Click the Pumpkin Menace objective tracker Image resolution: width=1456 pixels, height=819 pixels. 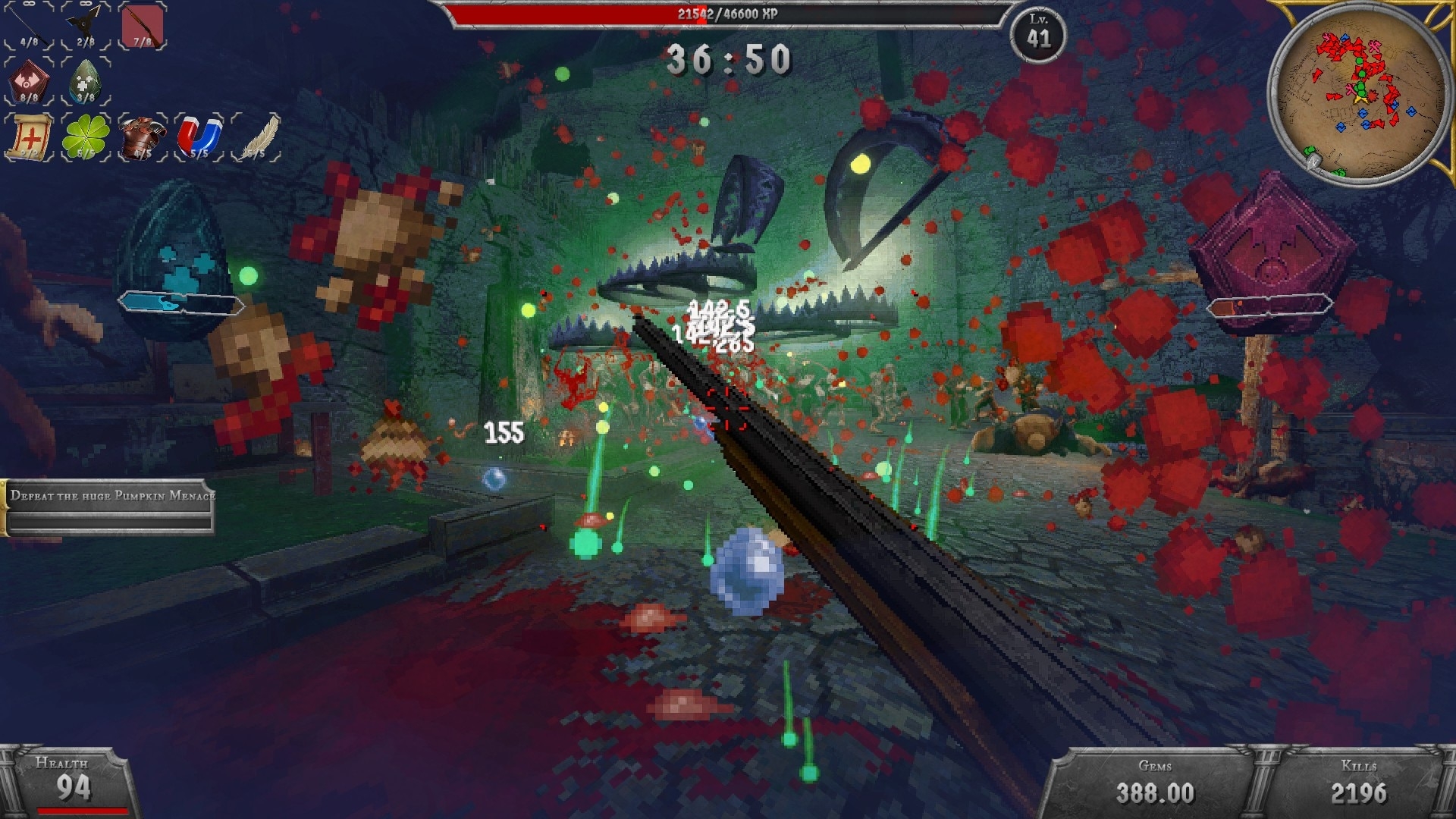110,507
